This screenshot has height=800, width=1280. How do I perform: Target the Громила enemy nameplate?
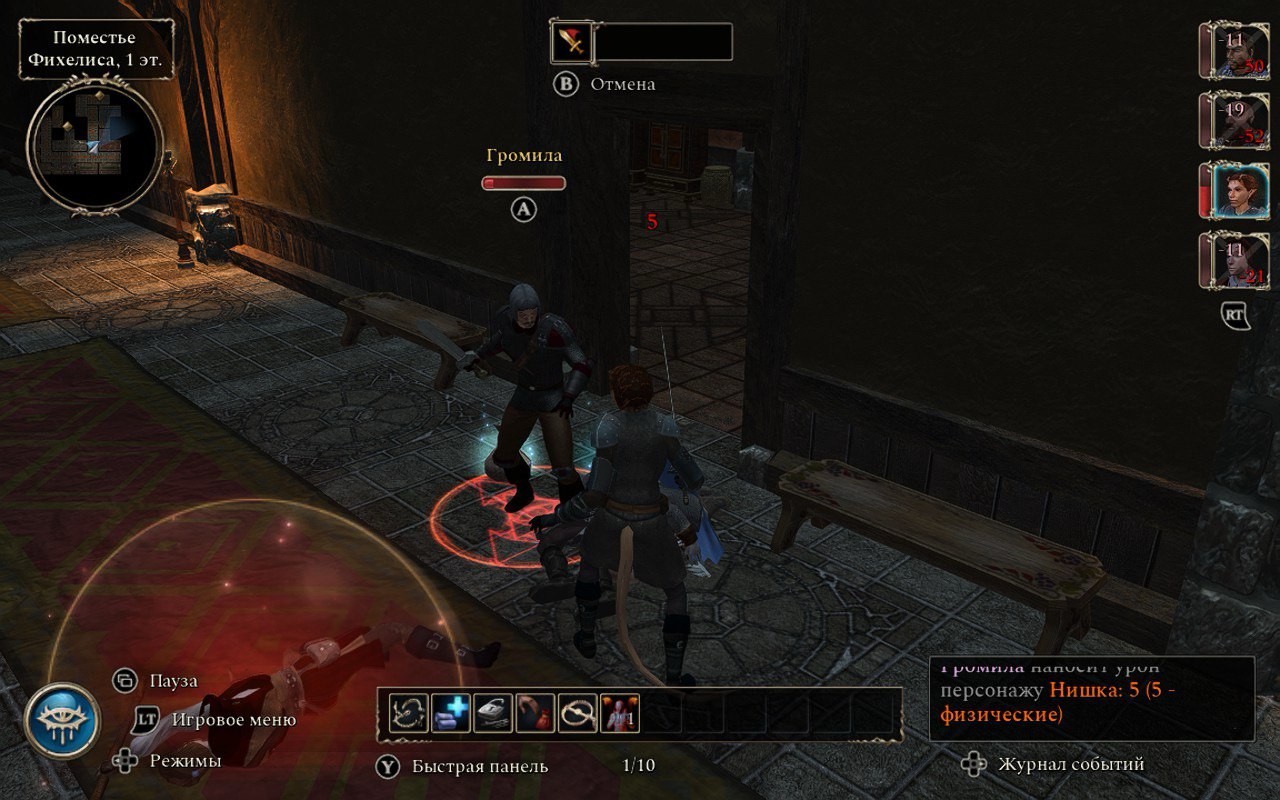[x=524, y=156]
